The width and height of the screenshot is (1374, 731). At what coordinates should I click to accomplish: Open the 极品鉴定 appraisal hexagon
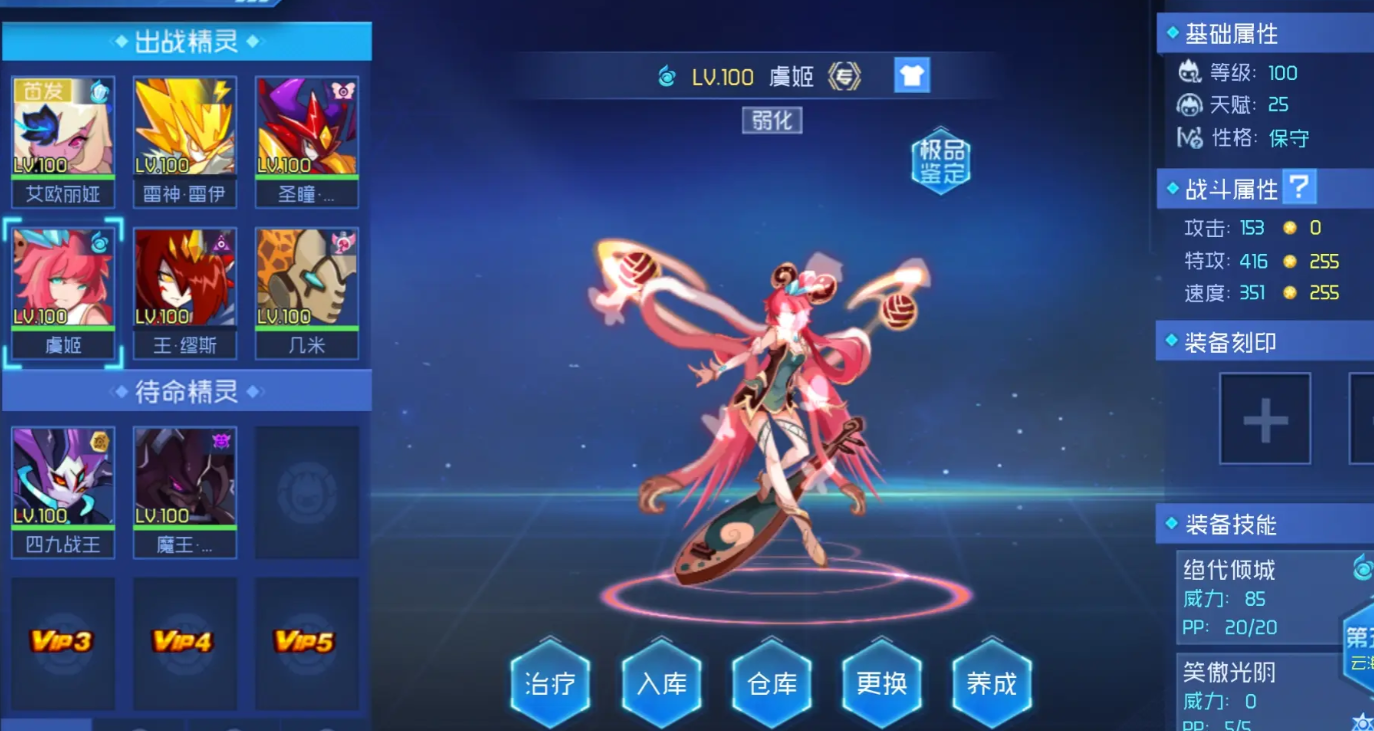pyautogui.click(x=941, y=162)
